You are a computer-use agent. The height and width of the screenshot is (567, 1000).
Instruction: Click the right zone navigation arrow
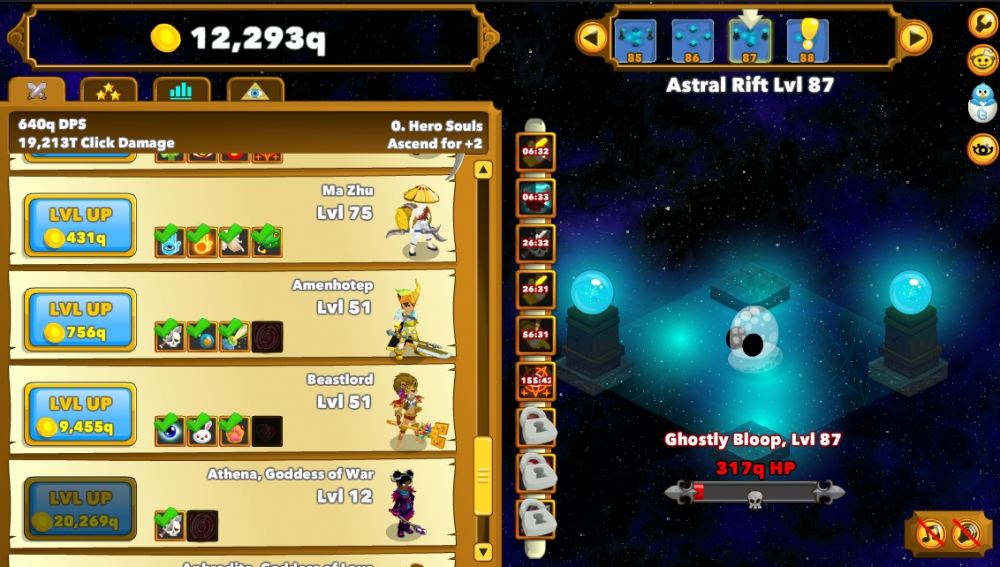[914, 38]
